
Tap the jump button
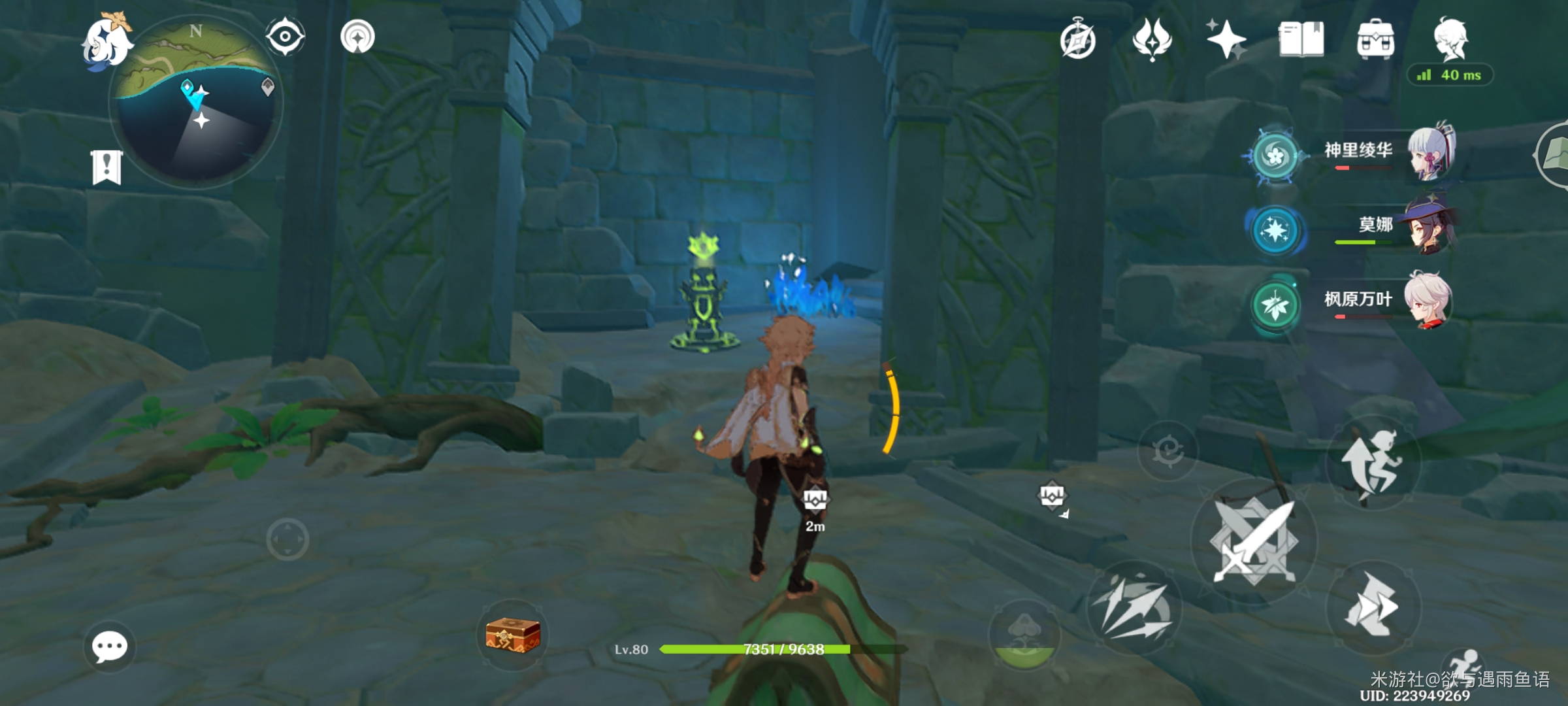[x=1373, y=463]
